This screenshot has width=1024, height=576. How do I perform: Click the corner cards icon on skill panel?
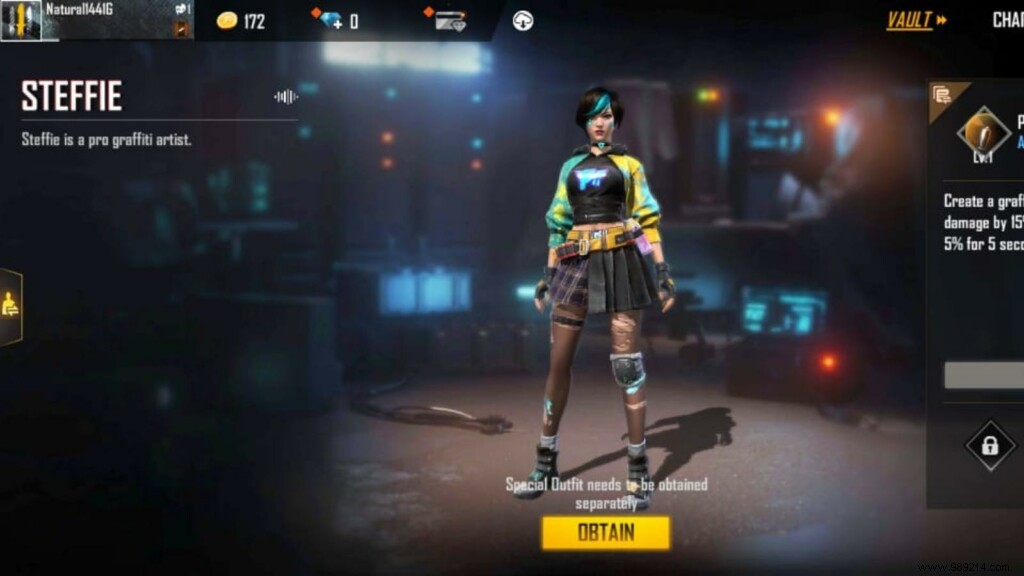click(941, 95)
